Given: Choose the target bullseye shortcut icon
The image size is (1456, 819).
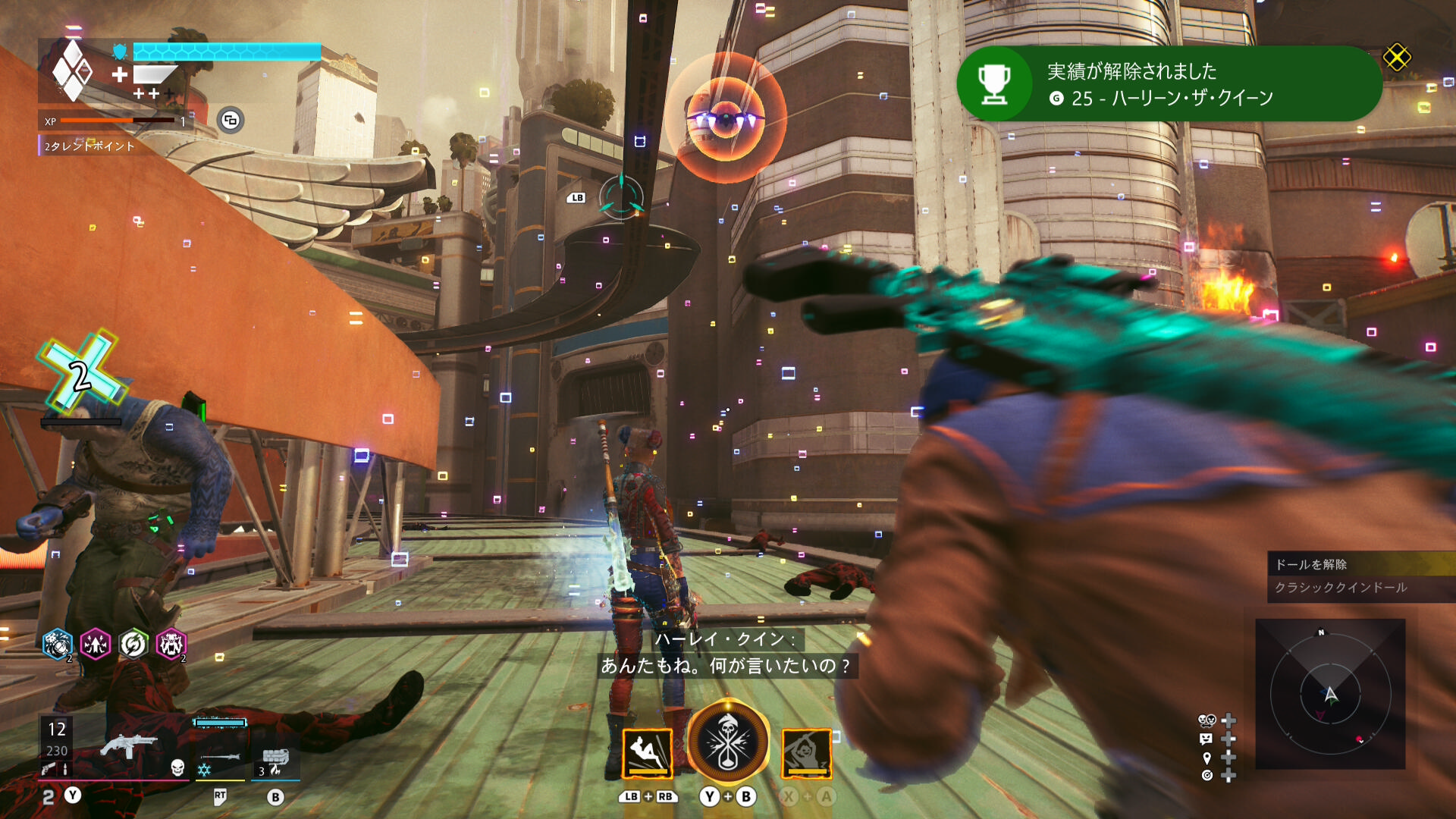Looking at the screenshot, I should click(x=1207, y=775).
